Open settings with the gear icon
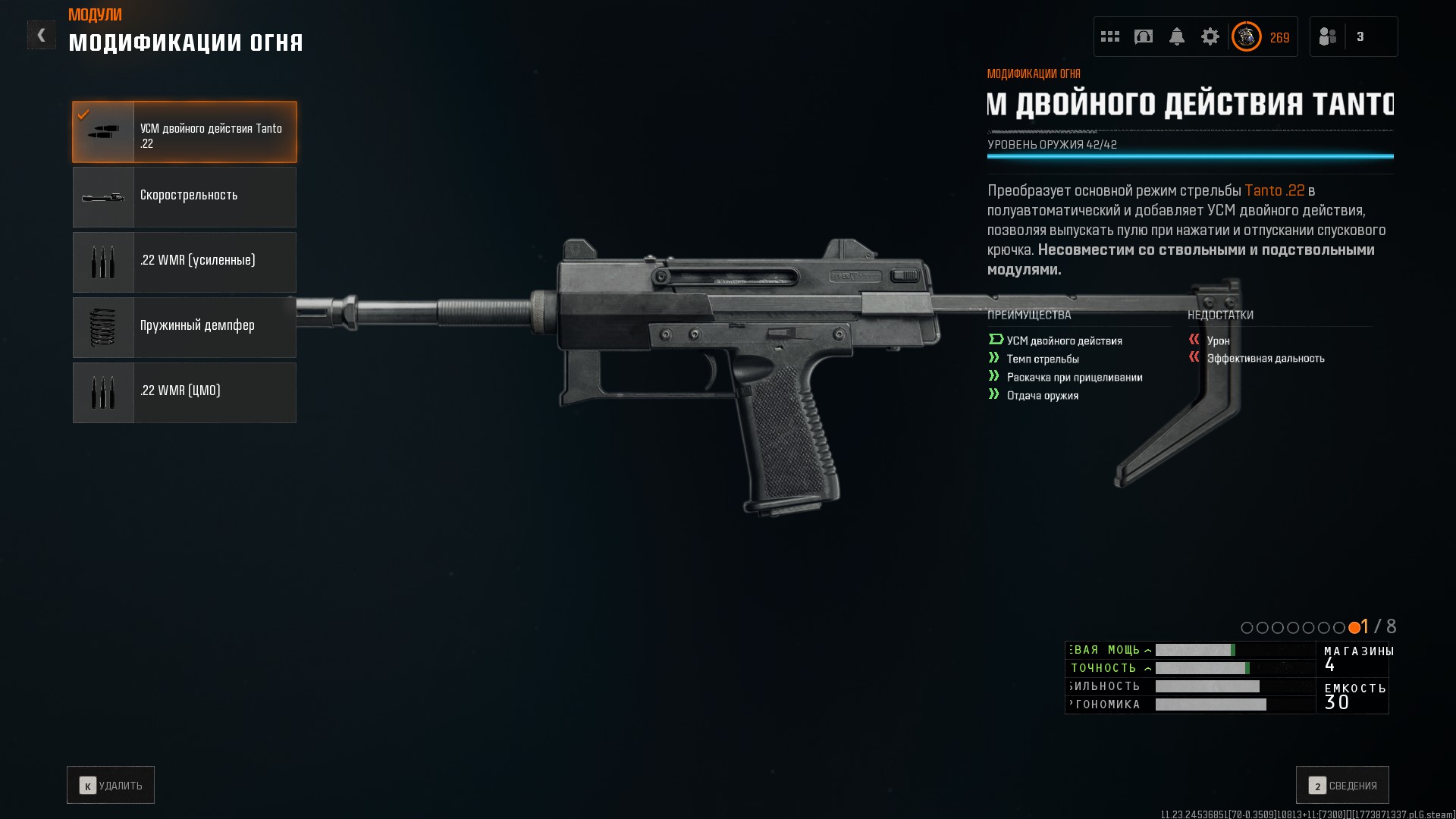 click(x=1210, y=36)
